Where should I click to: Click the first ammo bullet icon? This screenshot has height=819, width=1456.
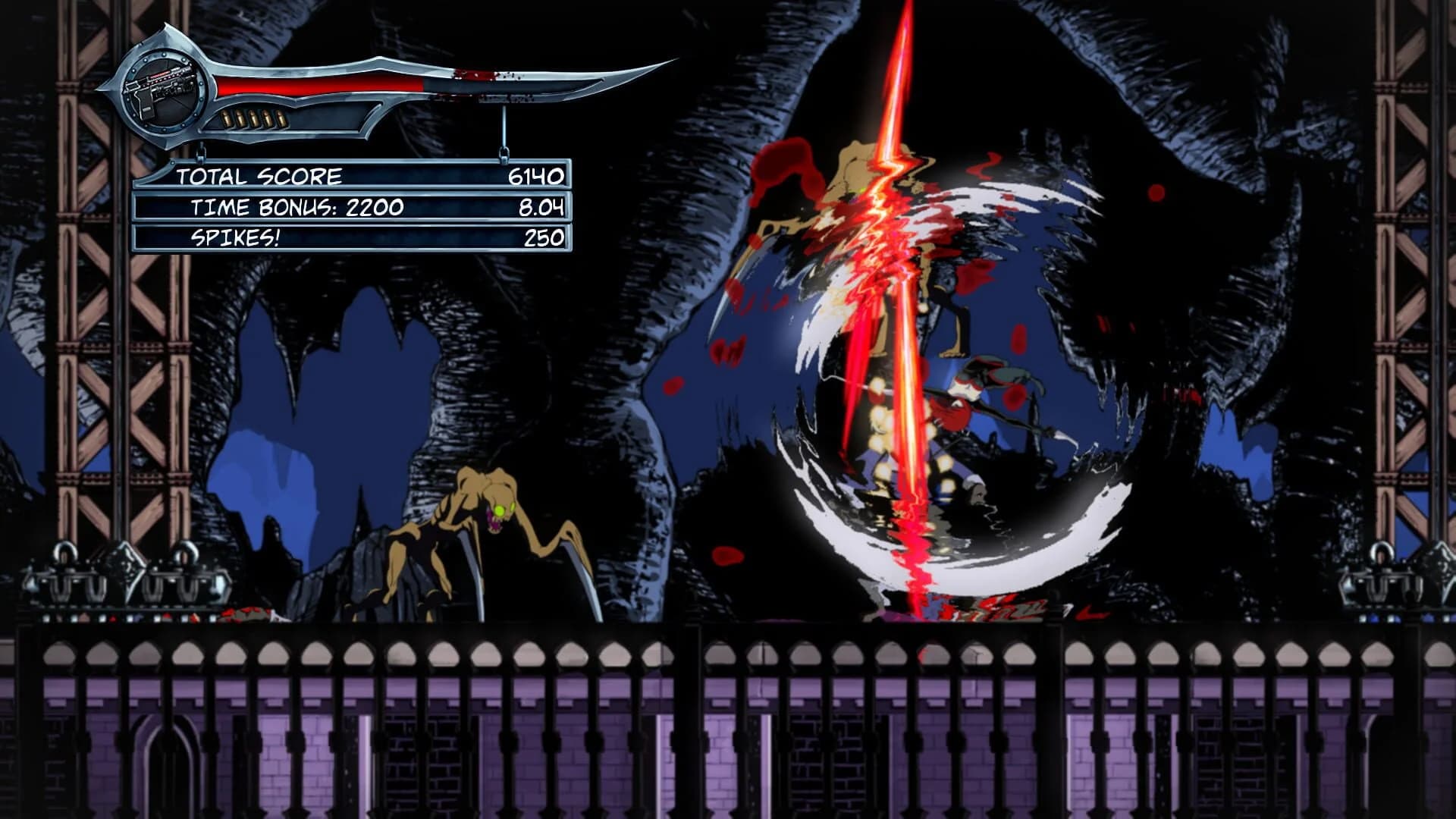(225, 118)
